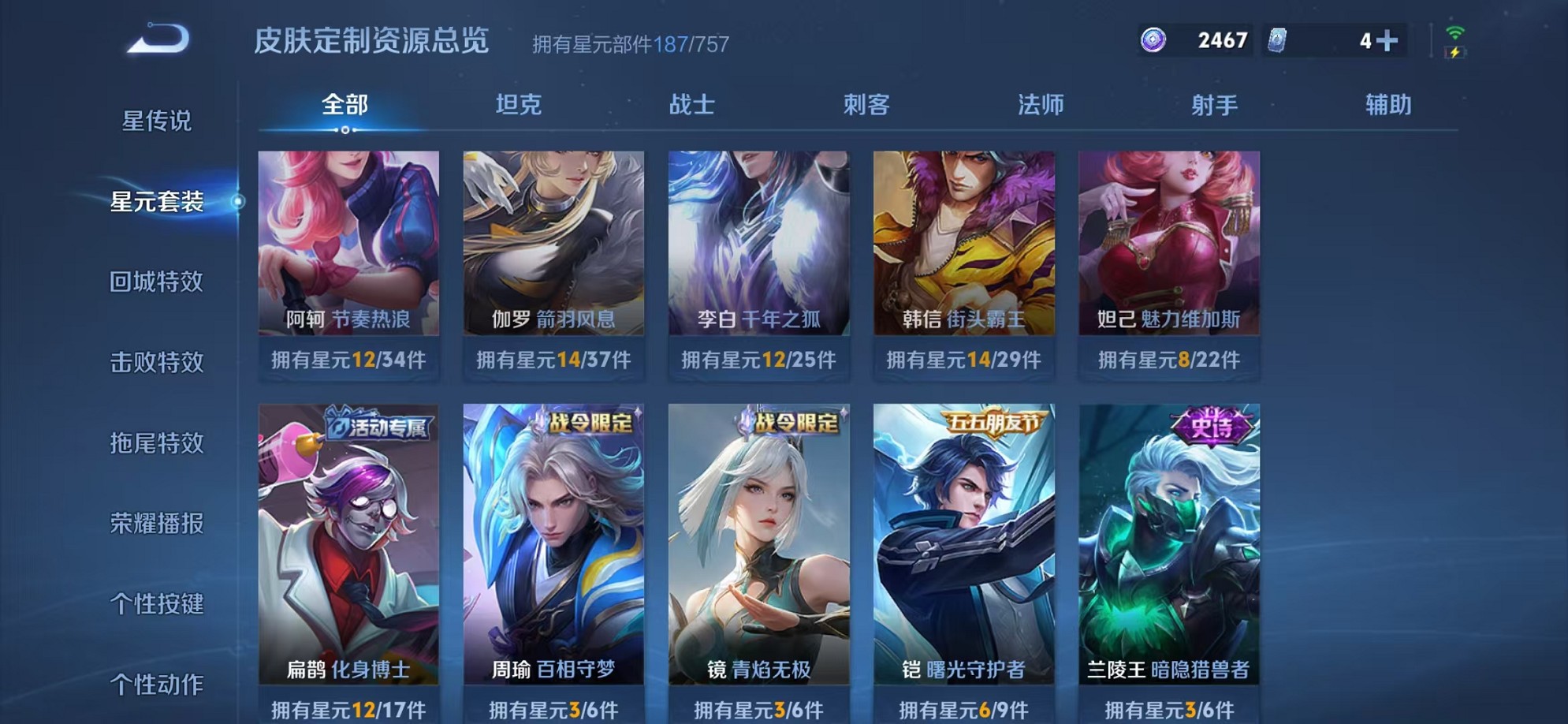Switch to 击败特效 category
This screenshot has height=724, width=1568.
pos(155,363)
